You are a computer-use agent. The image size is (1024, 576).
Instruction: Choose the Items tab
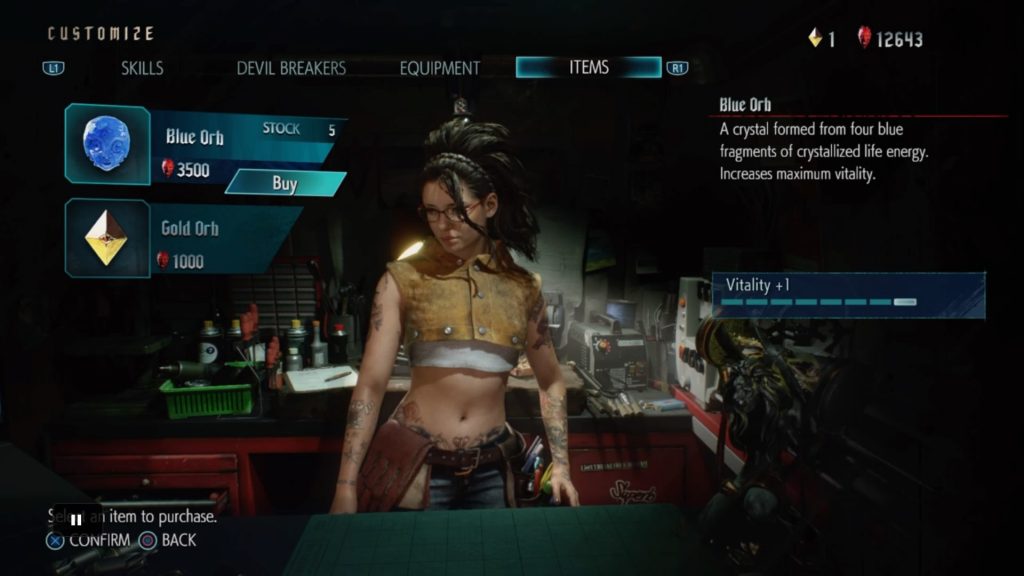tap(588, 67)
